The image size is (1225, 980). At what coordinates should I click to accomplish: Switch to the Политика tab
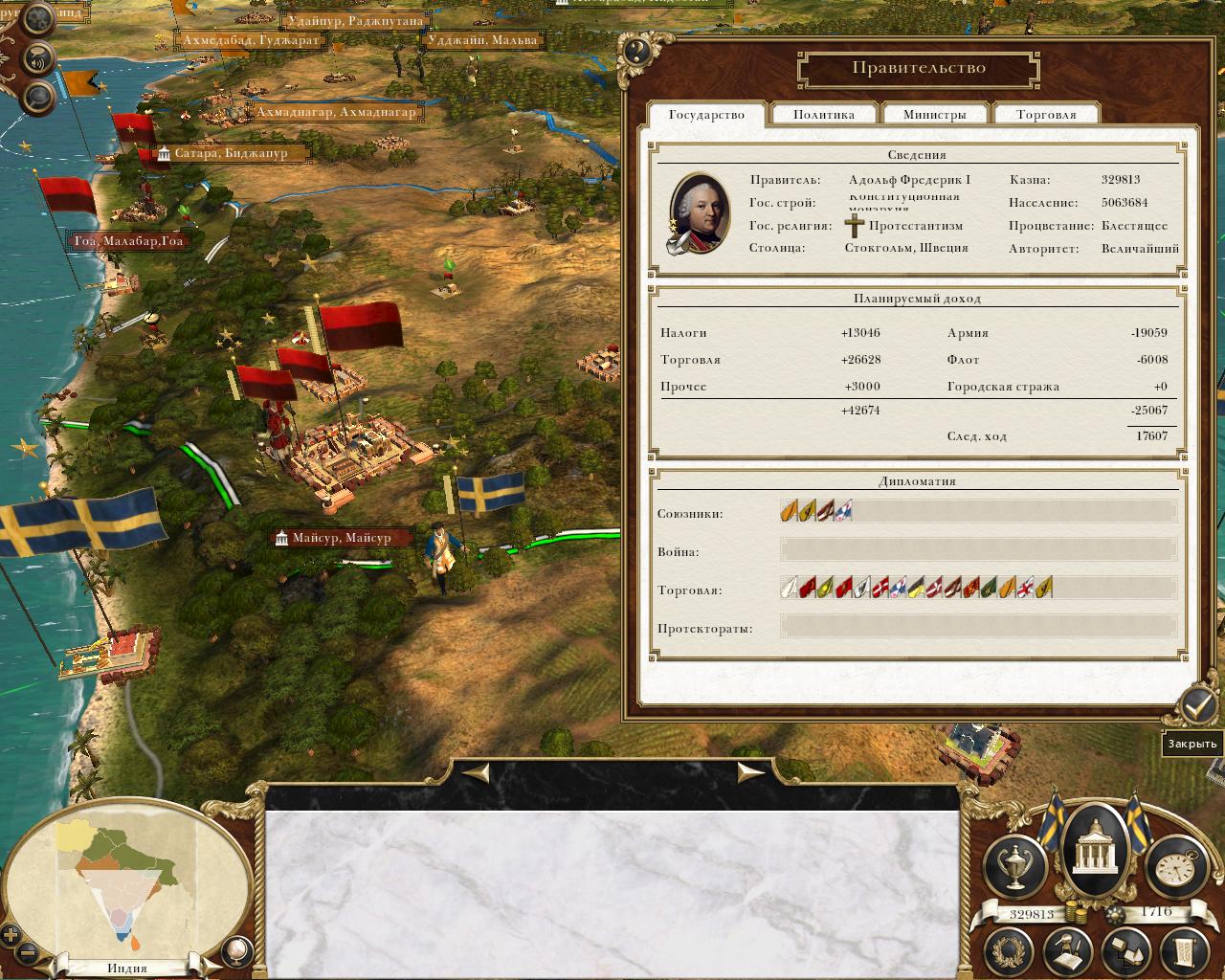(x=824, y=115)
